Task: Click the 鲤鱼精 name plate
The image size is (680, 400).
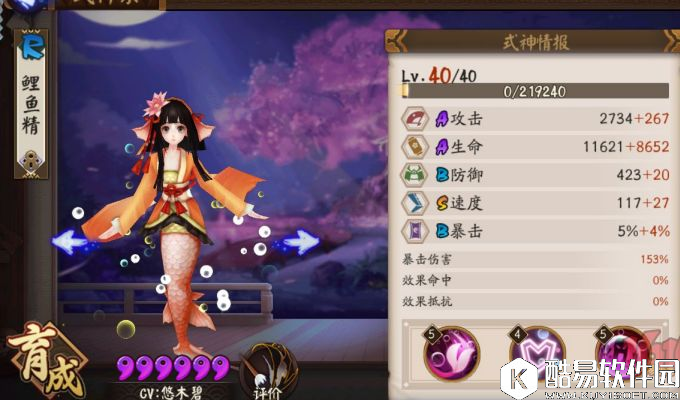Action: pyautogui.click(x=31, y=106)
